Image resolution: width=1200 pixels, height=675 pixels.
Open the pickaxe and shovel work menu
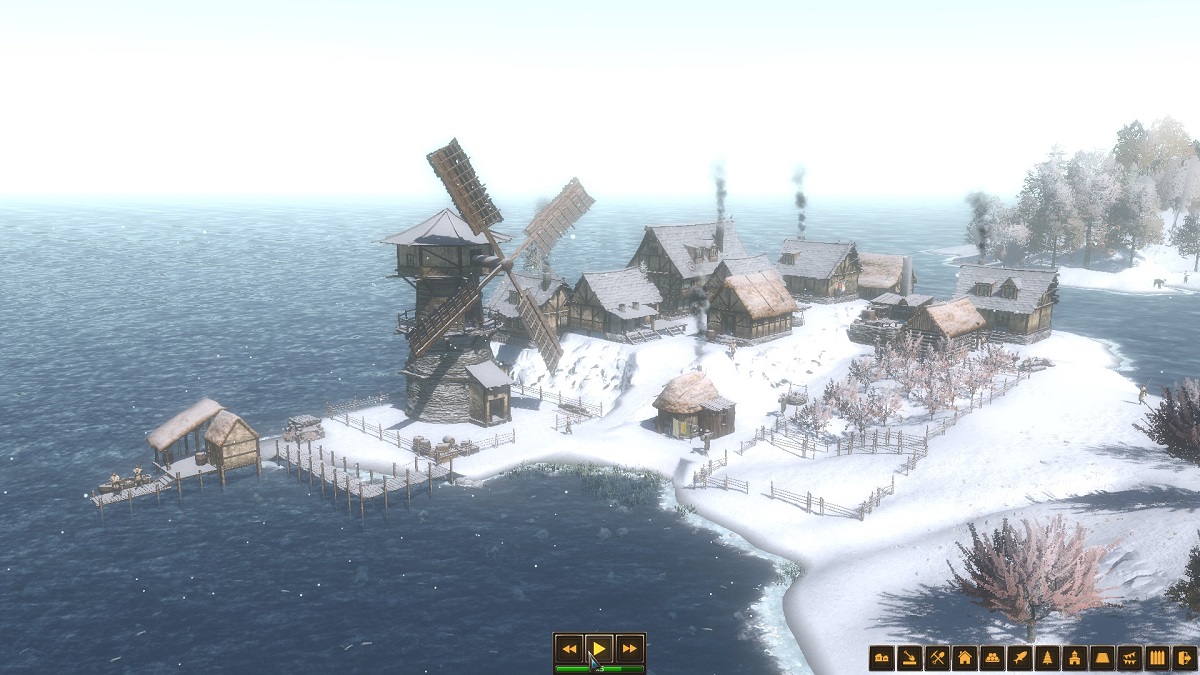[x=937, y=658]
